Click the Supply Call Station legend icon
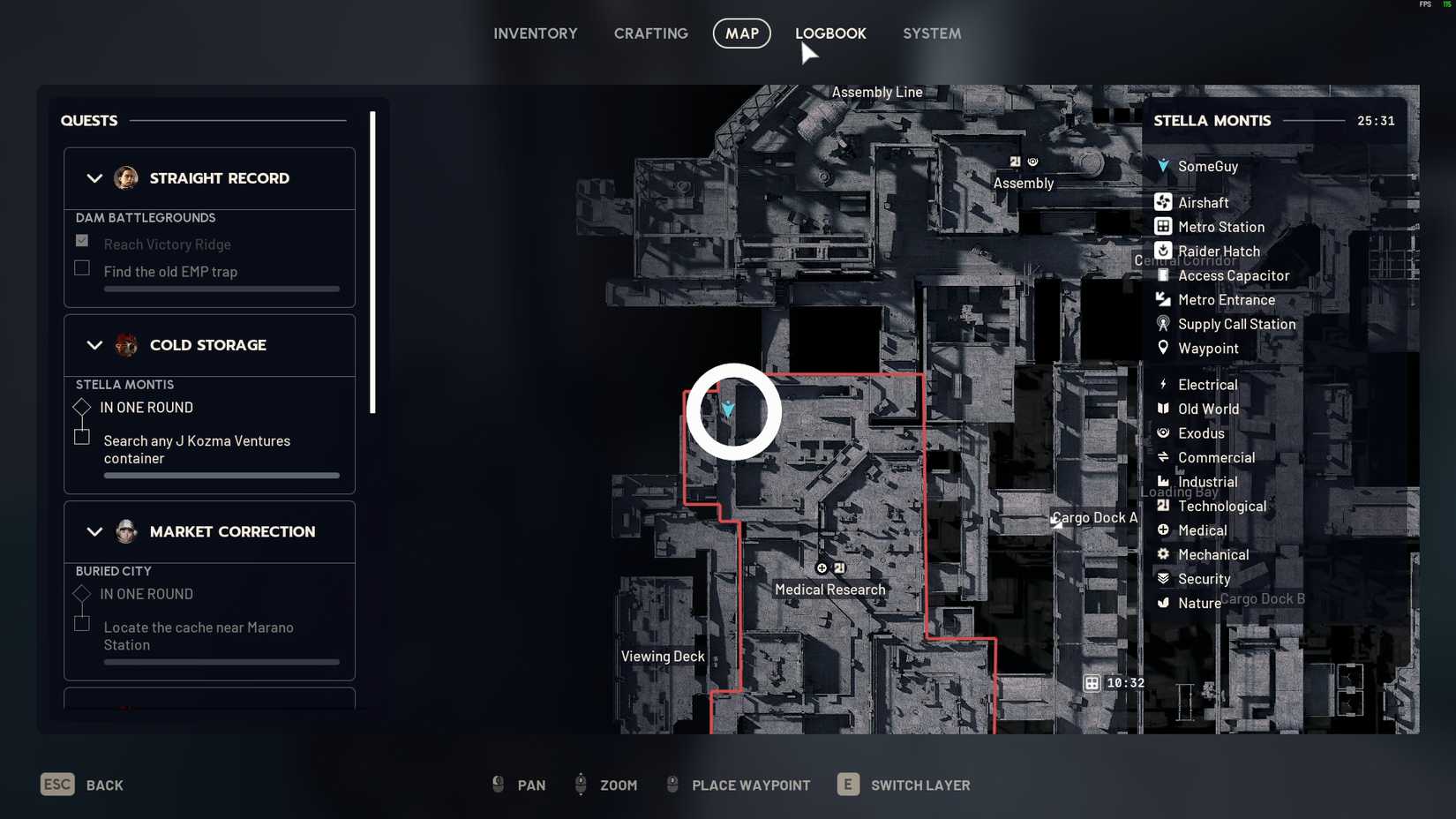Screen dimensions: 1456x819 (1163, 324)
